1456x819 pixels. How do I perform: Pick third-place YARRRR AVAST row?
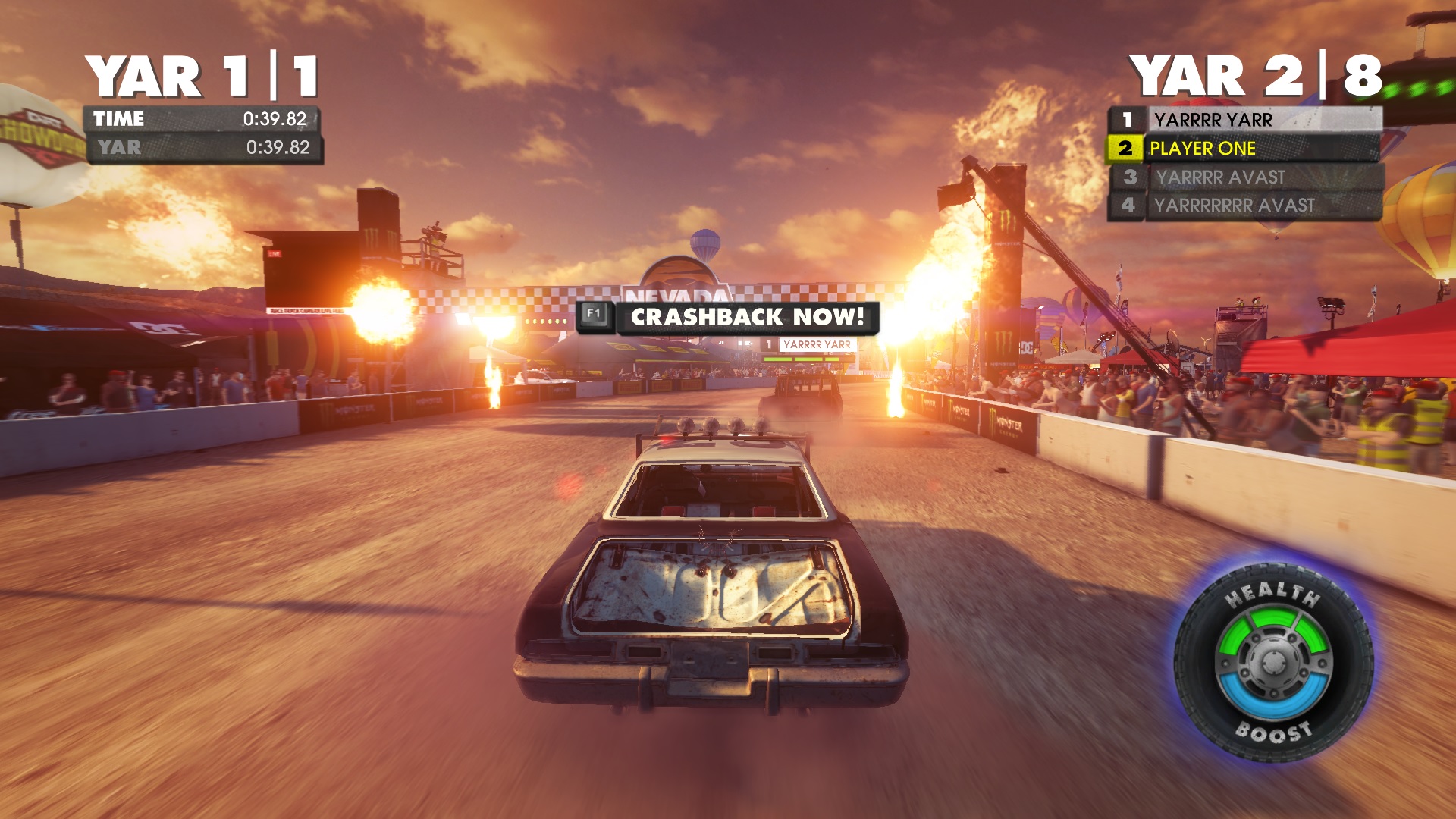point(1247,177)
